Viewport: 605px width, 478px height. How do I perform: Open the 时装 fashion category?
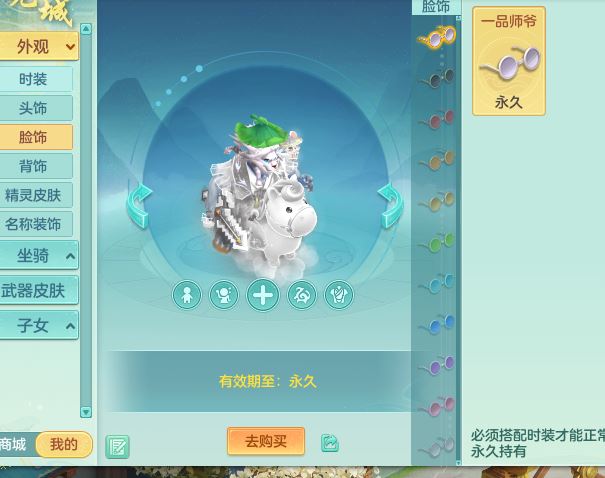33,79
